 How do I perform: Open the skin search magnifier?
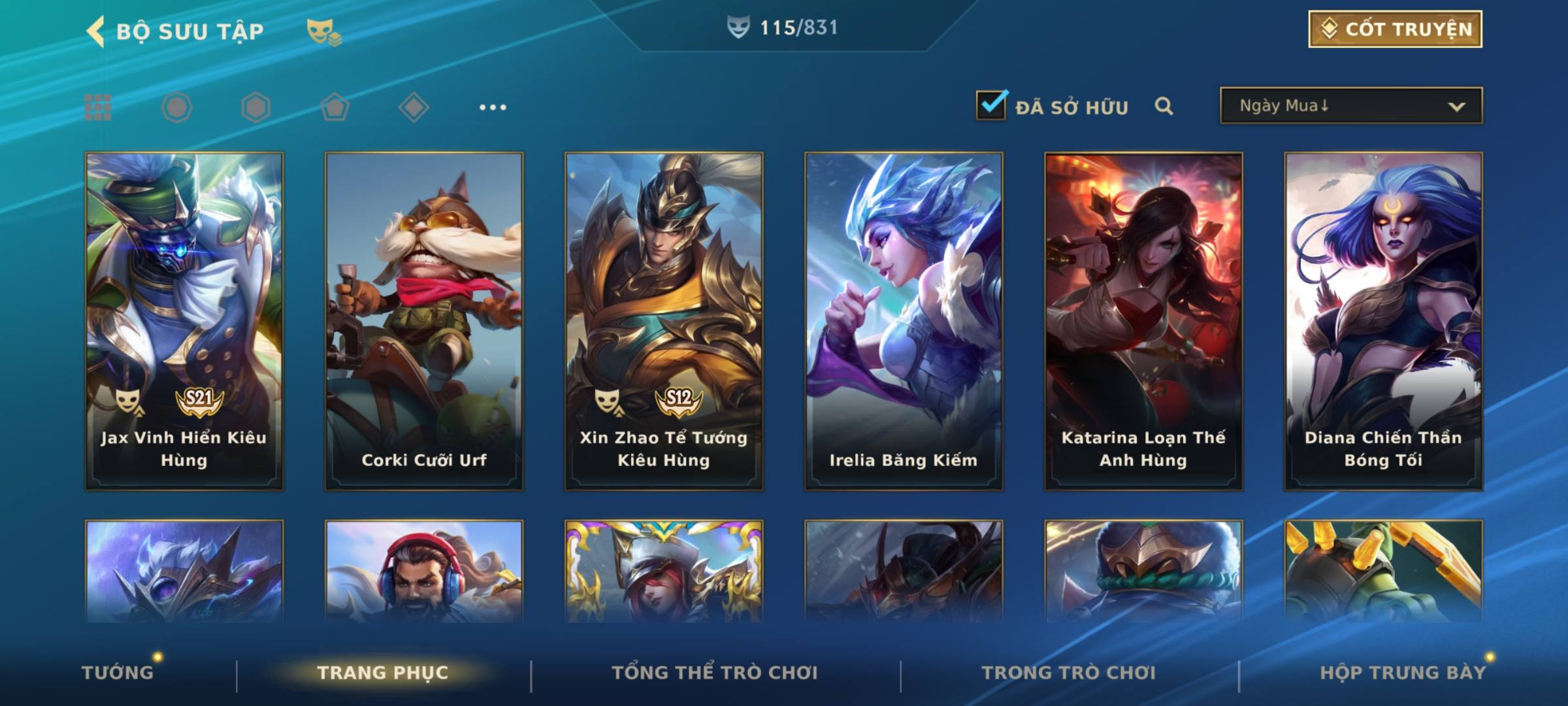[x=1164, y=107]
